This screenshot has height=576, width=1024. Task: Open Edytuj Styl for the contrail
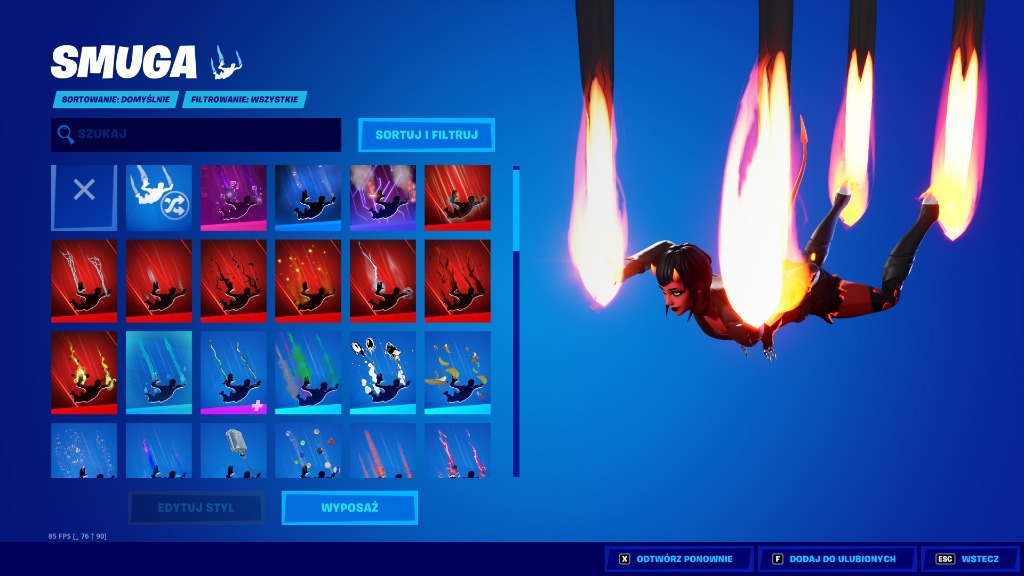(x=196, y=508)
